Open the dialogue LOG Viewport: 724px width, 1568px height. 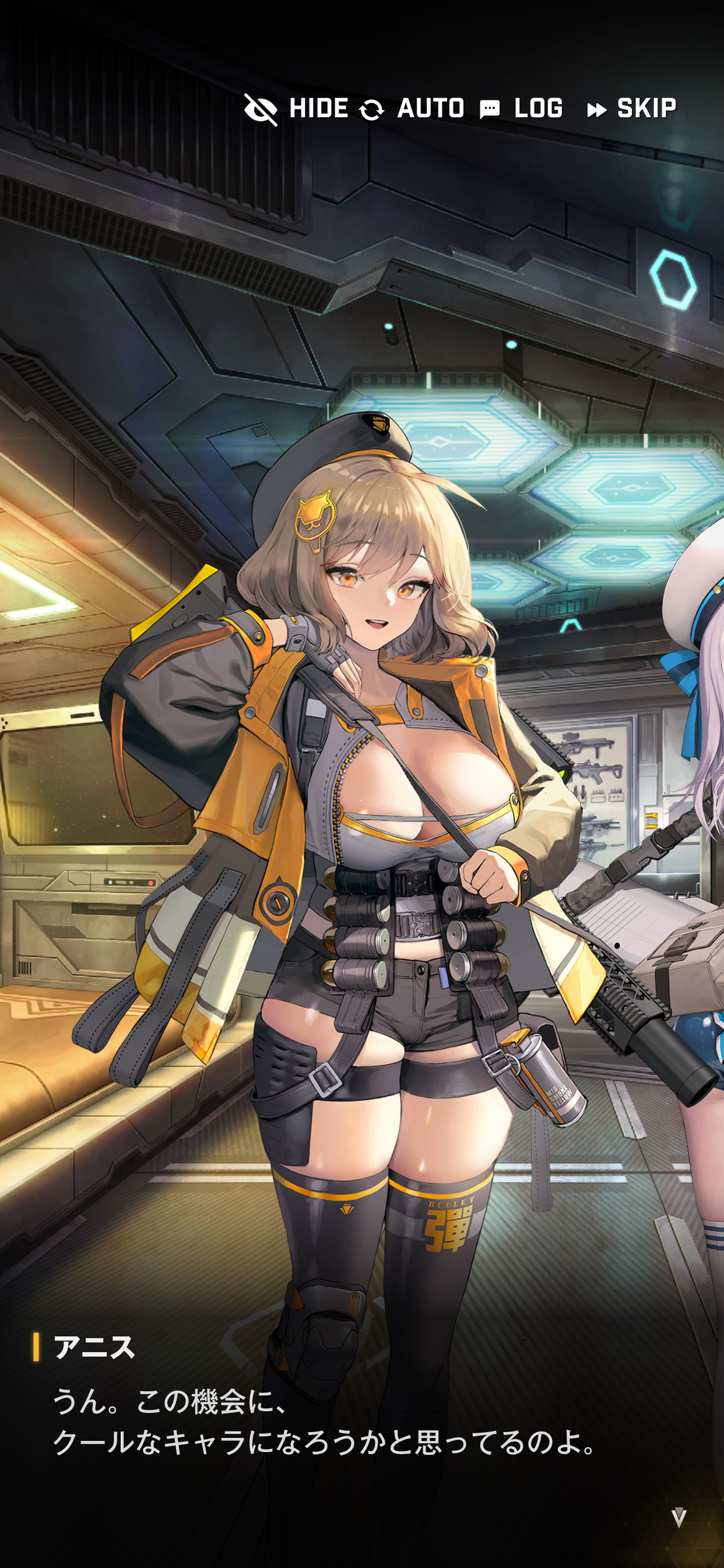(521, 109)
